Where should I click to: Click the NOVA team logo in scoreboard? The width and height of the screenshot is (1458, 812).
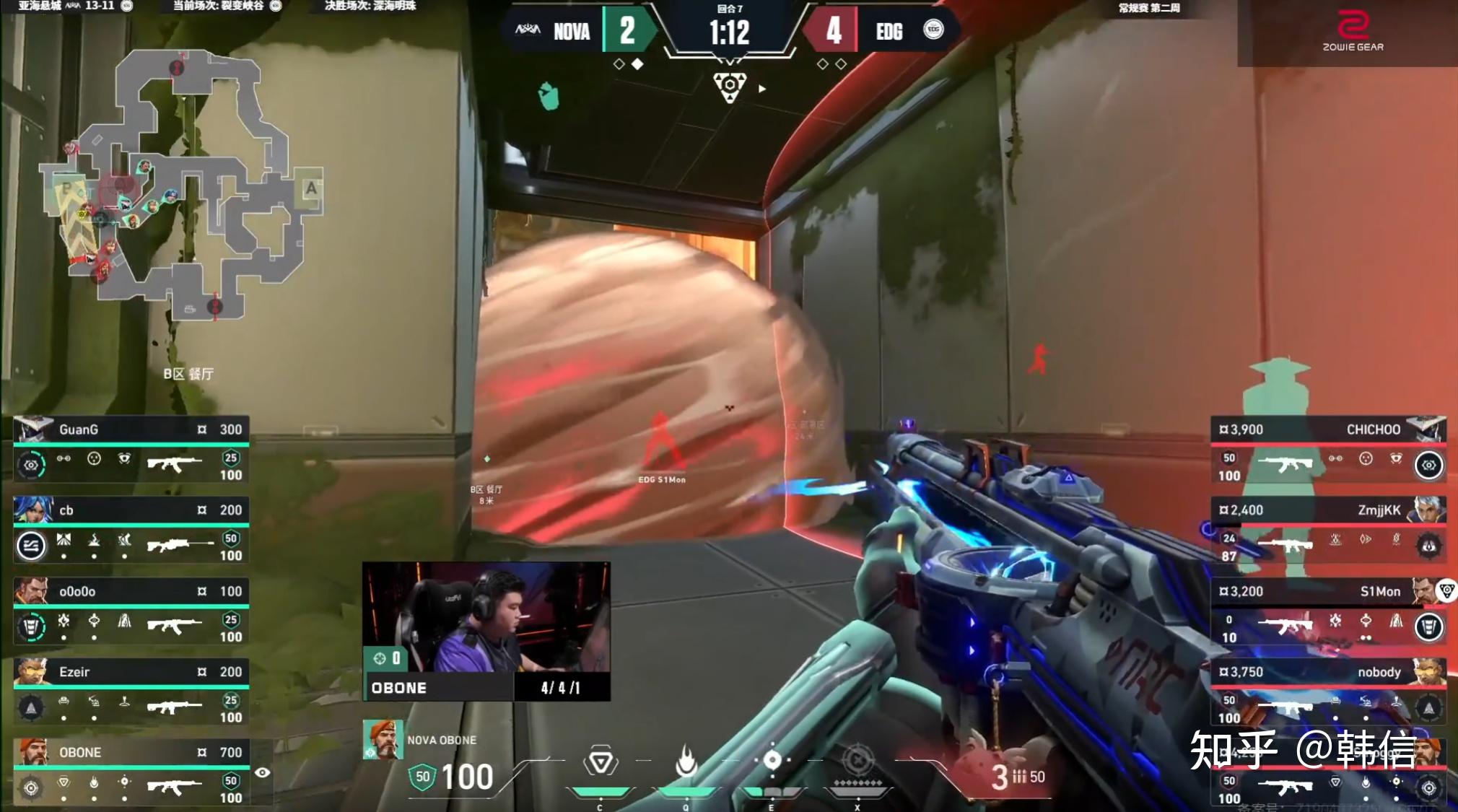click(x=528, y=30)
